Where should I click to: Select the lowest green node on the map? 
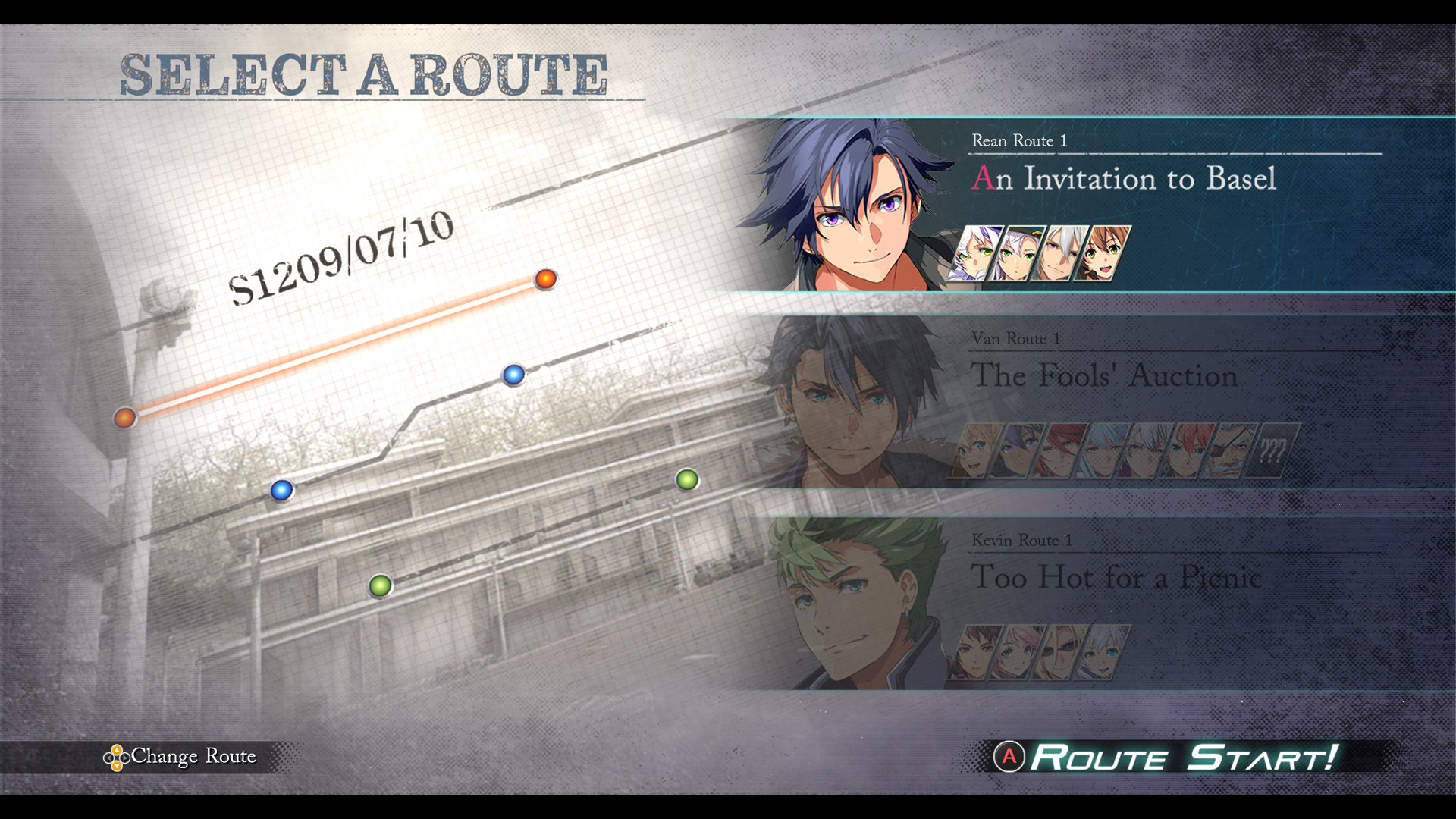(379, 585)
